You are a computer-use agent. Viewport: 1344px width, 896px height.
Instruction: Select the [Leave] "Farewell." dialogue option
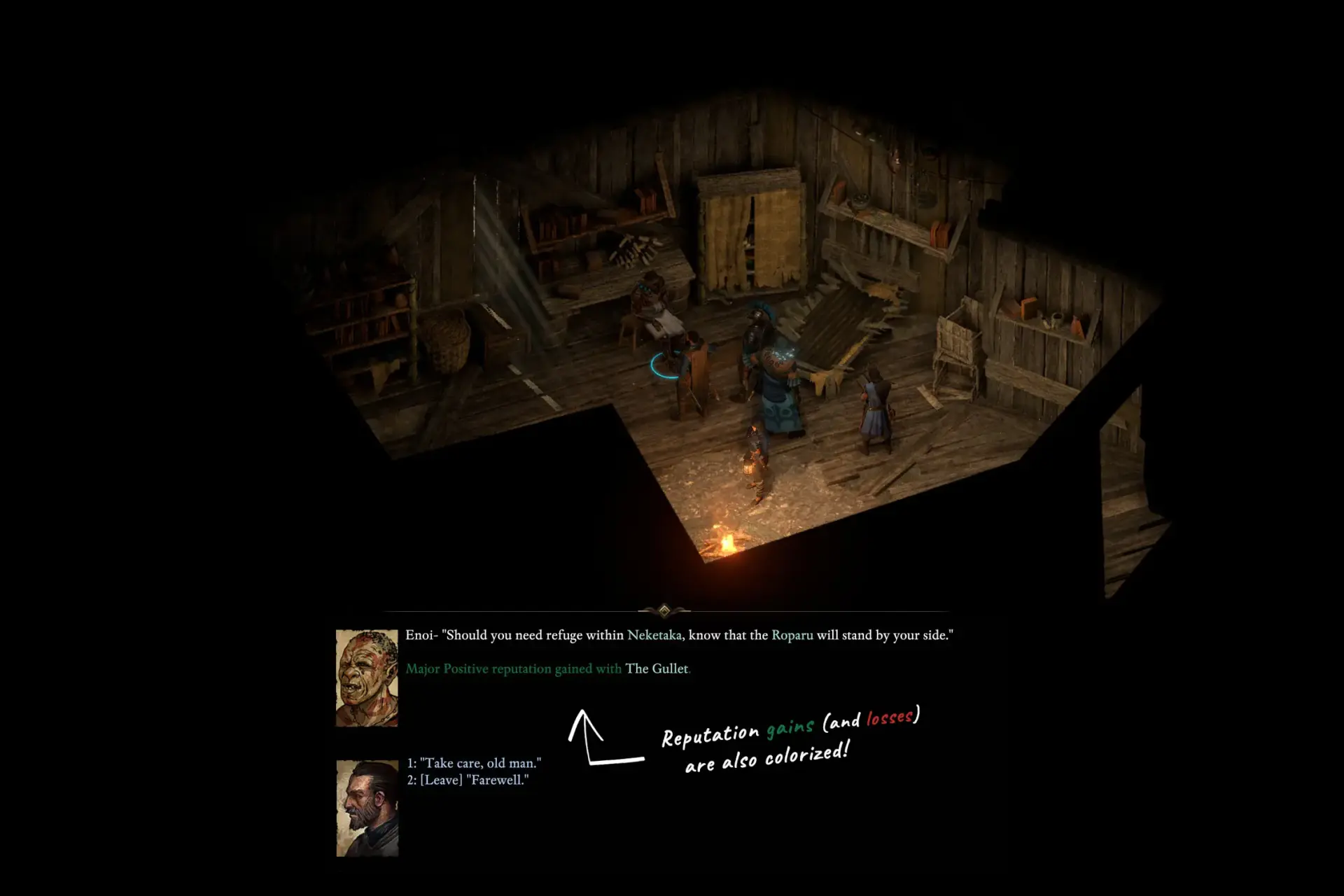coord(468,780)
